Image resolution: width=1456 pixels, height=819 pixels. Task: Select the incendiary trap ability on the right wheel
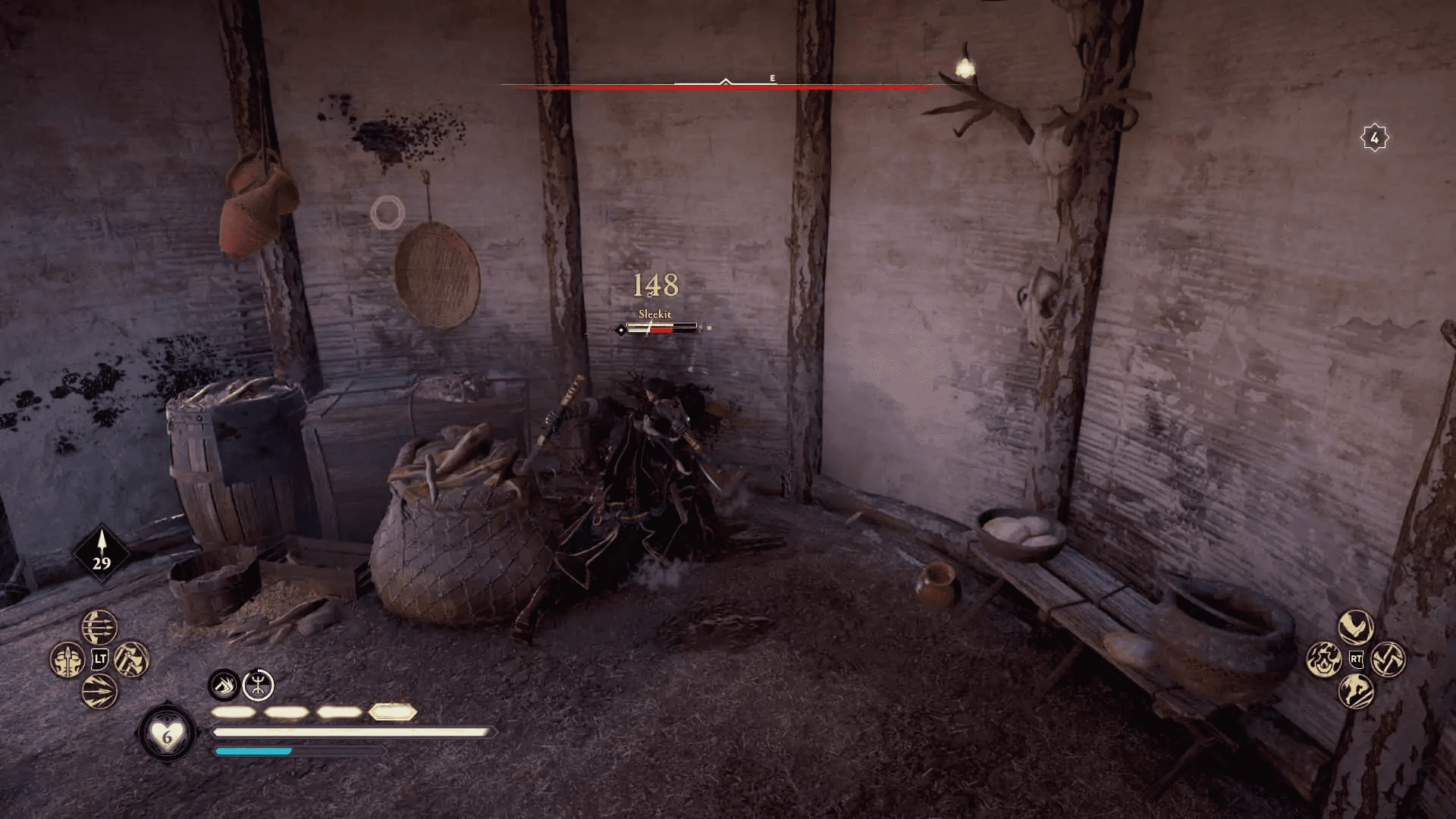point(1324,659)
